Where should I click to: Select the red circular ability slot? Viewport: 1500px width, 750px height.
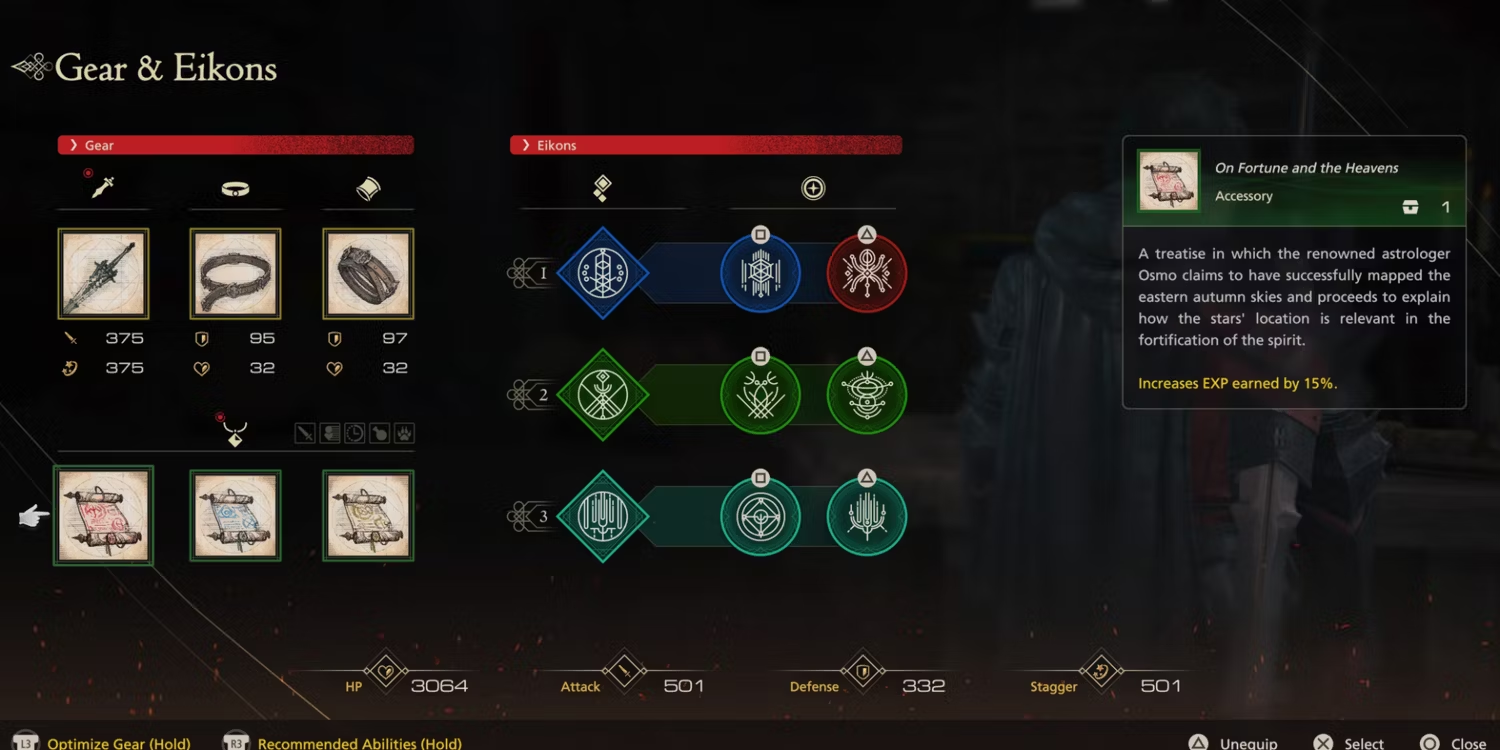(x=867, y=273)
